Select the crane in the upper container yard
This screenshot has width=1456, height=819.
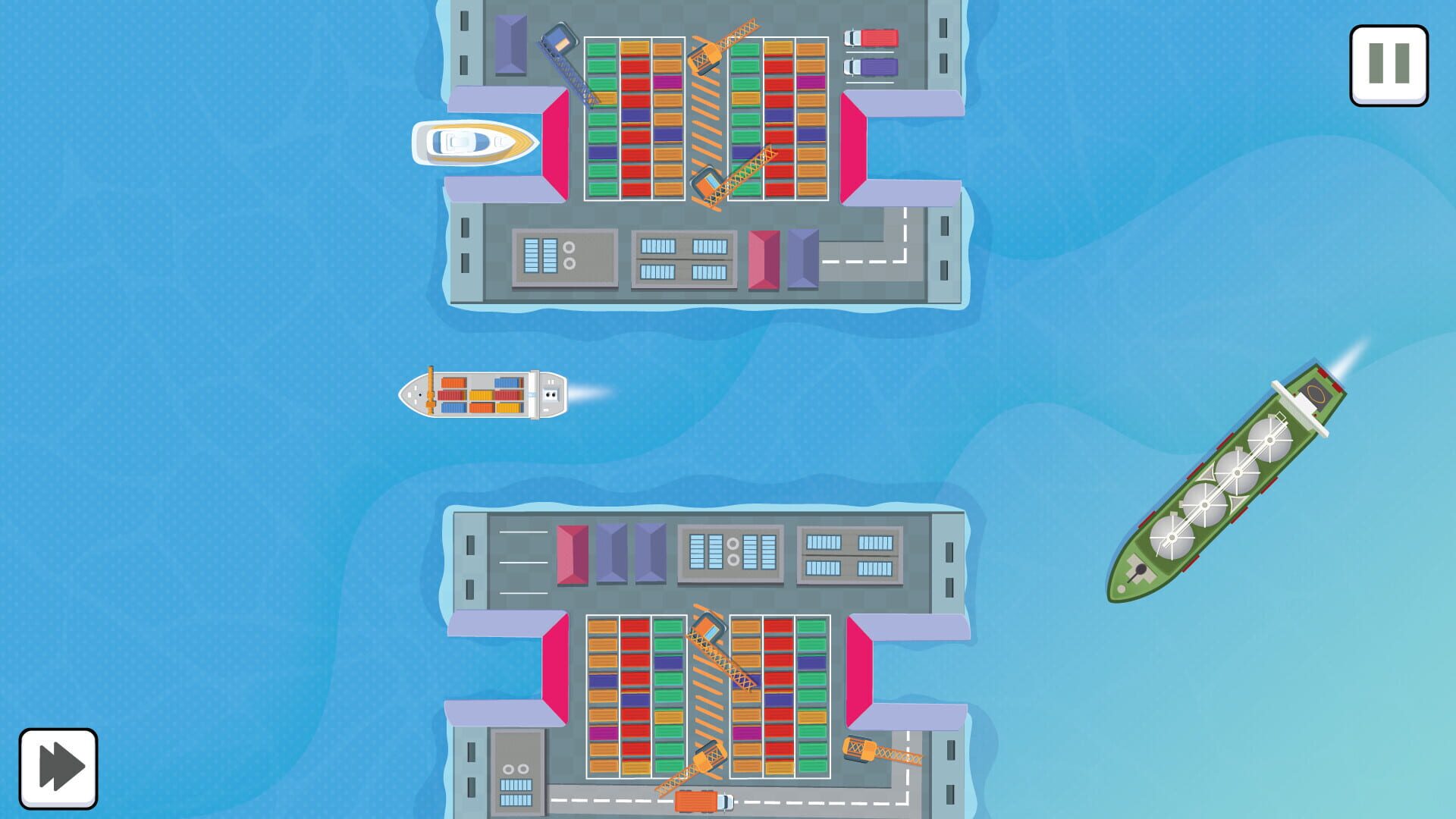tap(707, 57)
